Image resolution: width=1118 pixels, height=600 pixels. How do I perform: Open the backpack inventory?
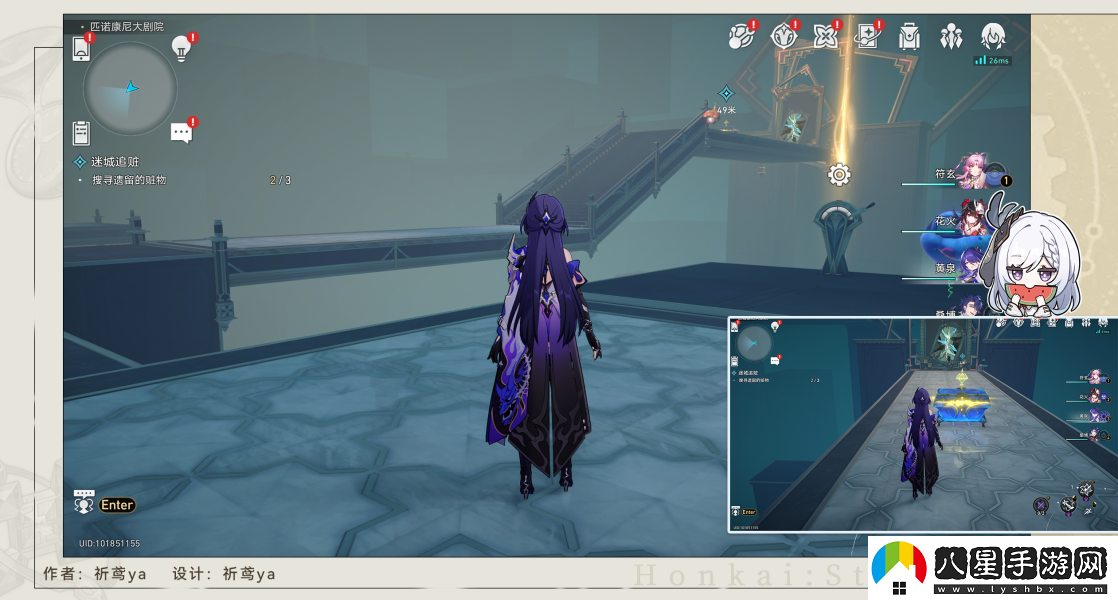(909, 37)
